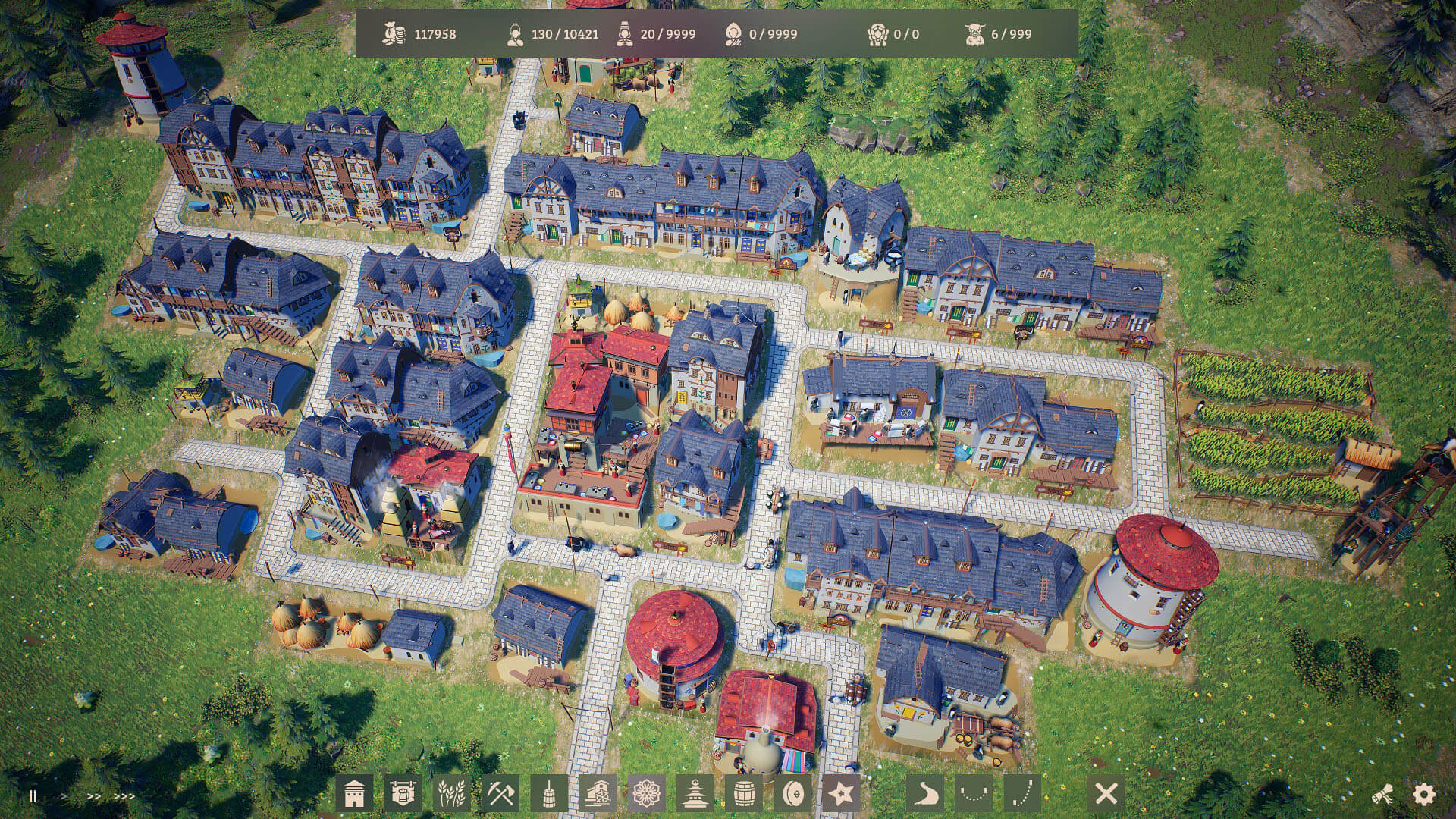Set game speed to single arrow

coord(64,796)
